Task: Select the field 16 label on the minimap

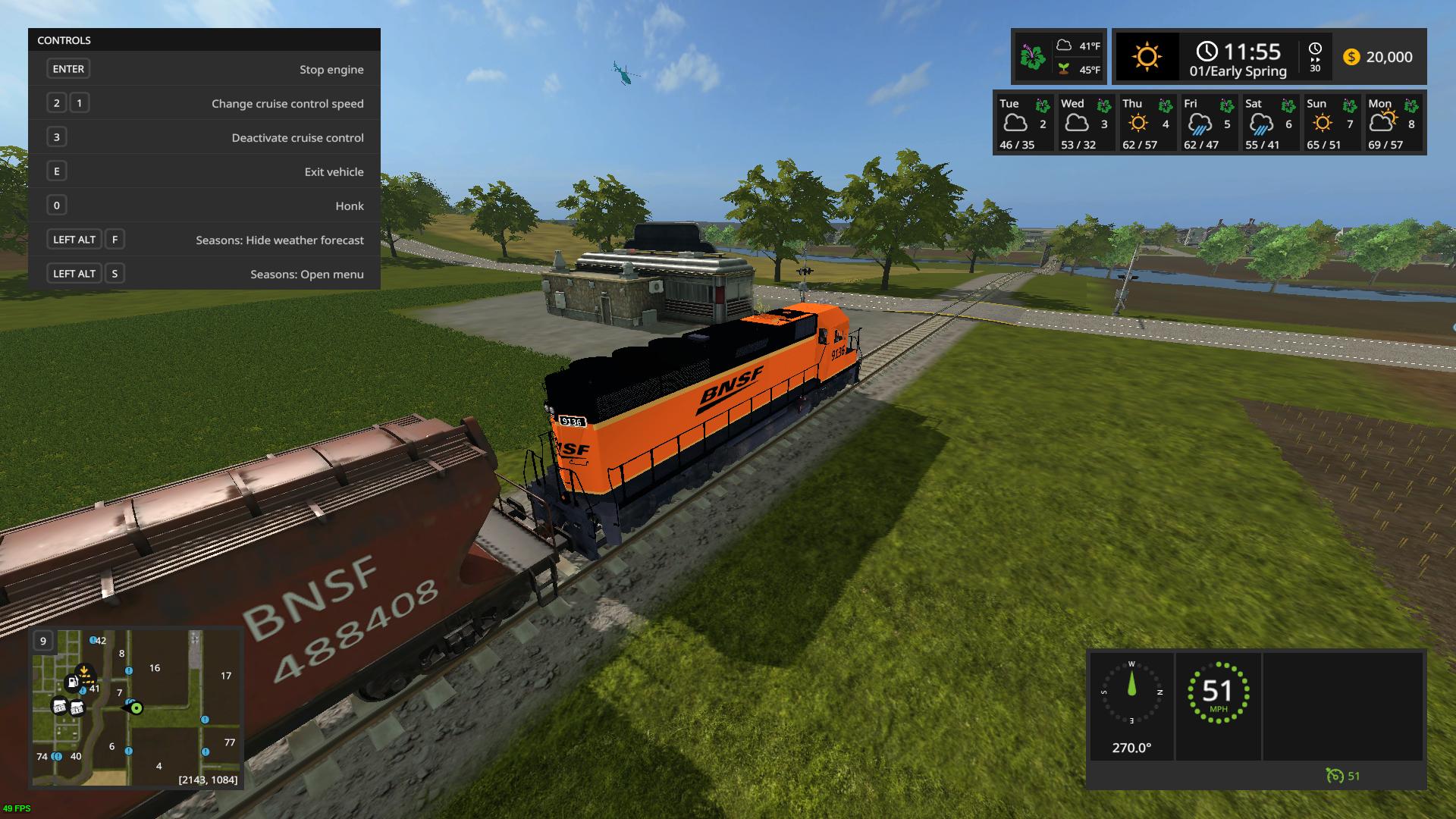Action: 155,668
